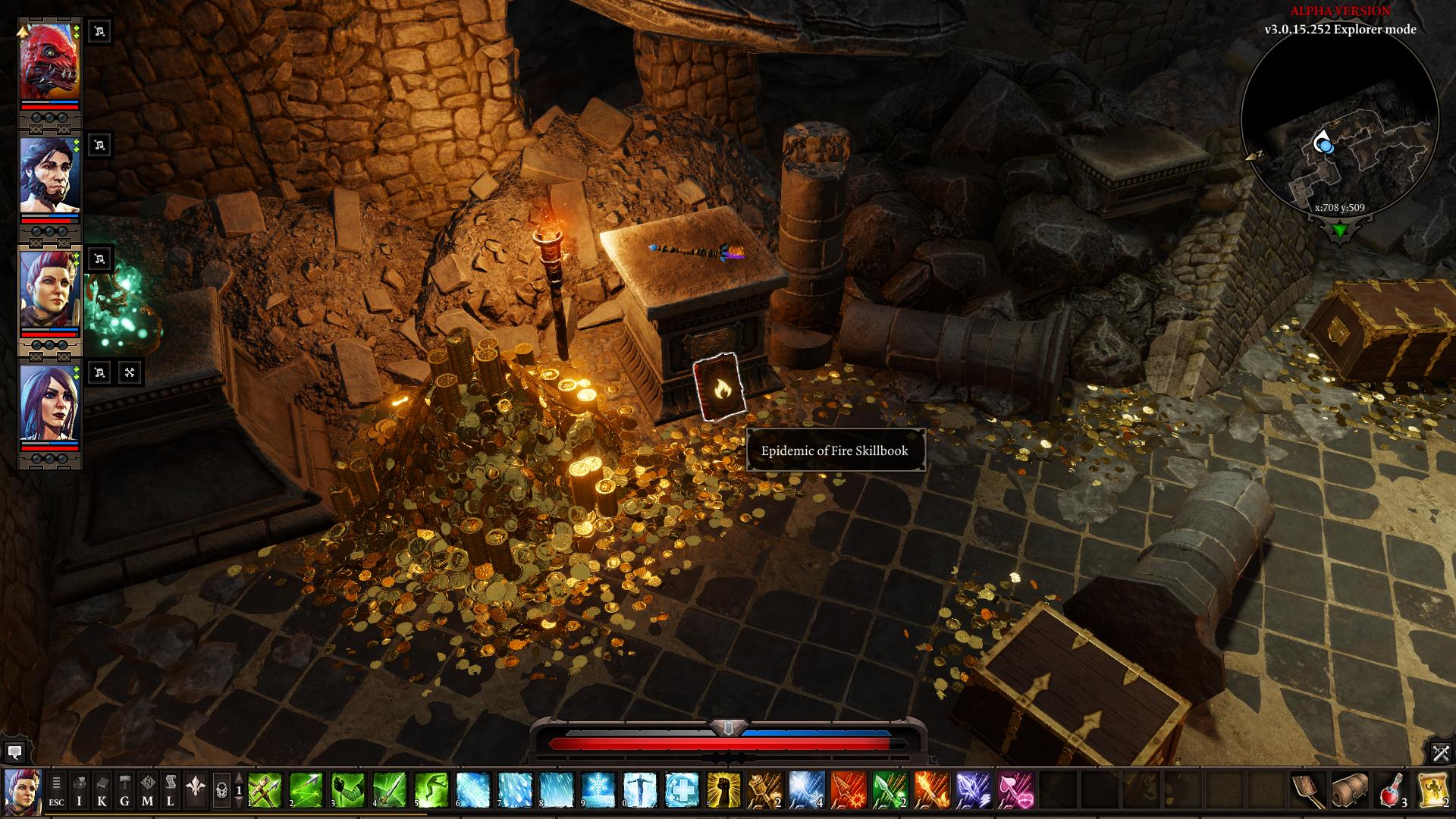Use the red health potion
The height and width of the screenshot is (819, 1456).
click(x=1392, y=789)
